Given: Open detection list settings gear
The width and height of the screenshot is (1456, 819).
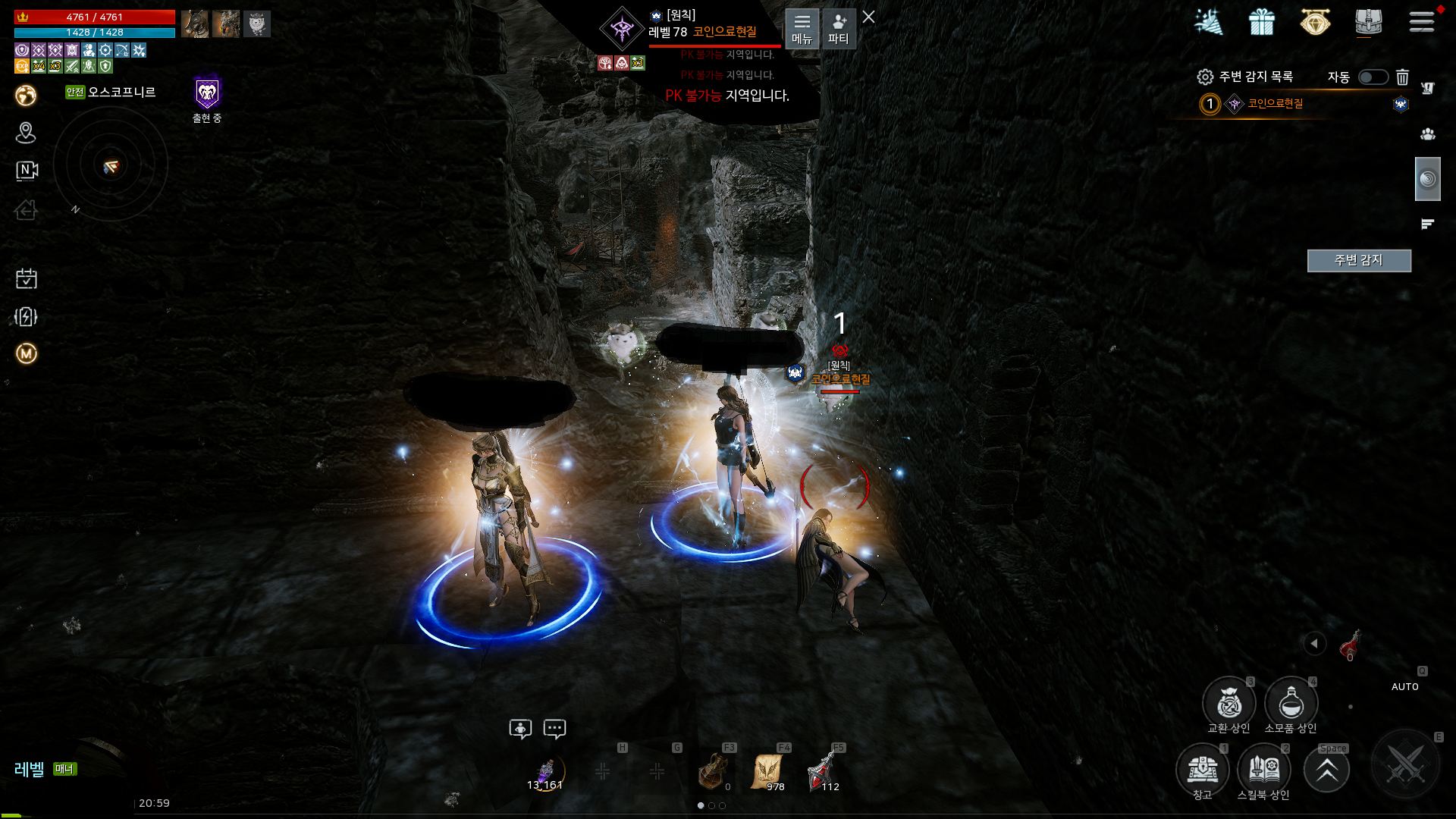Looking at the screenshot, I should click(1205, 77).
